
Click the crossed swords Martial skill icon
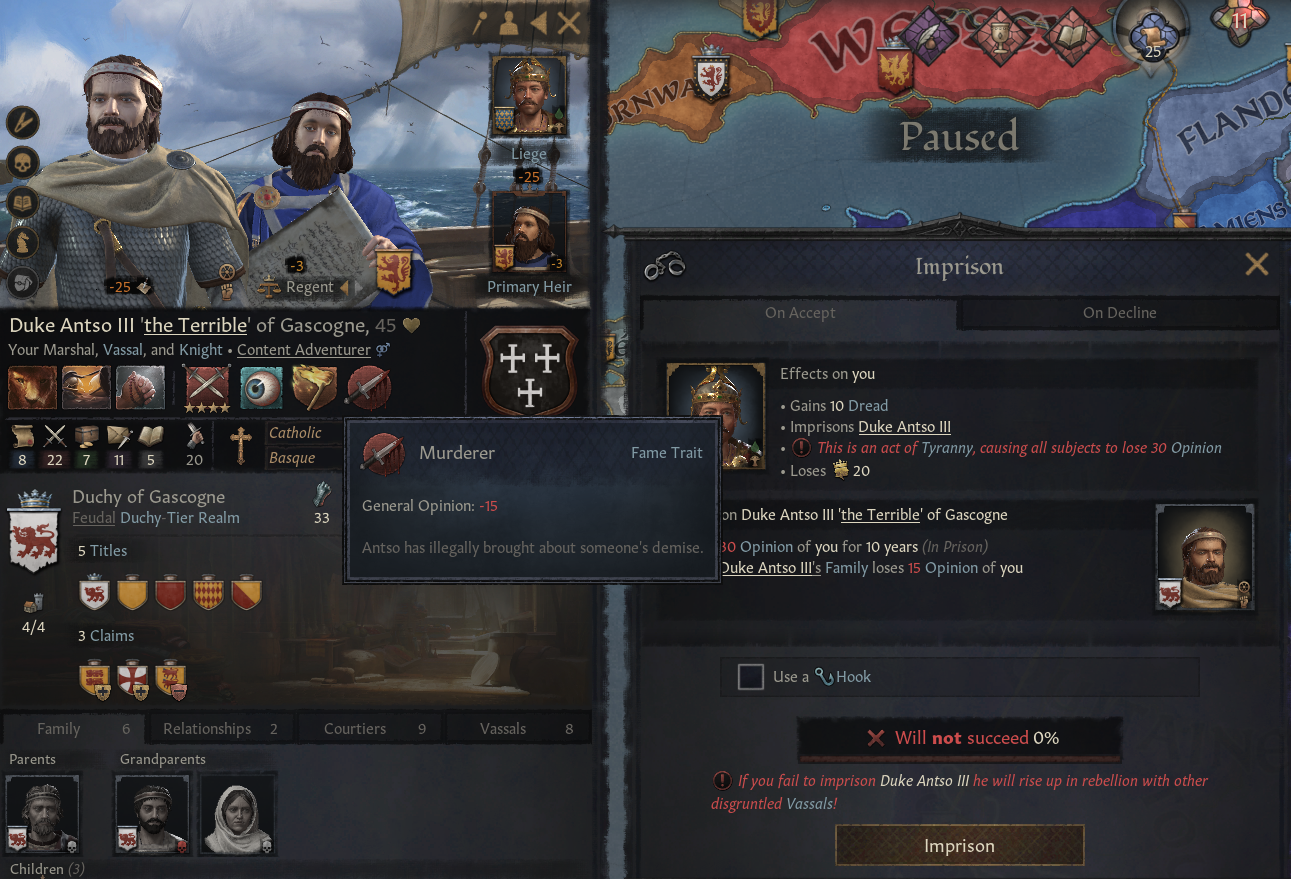point(55,433)
